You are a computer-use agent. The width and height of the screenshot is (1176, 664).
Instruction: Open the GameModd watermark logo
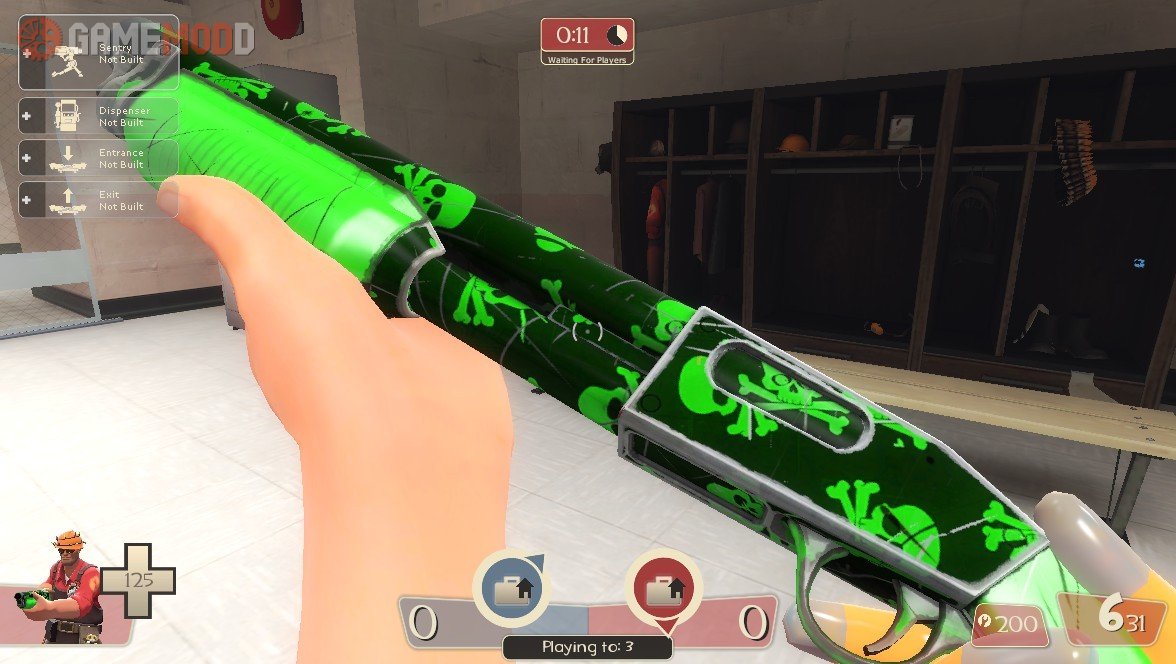click(x=134, y=37)
